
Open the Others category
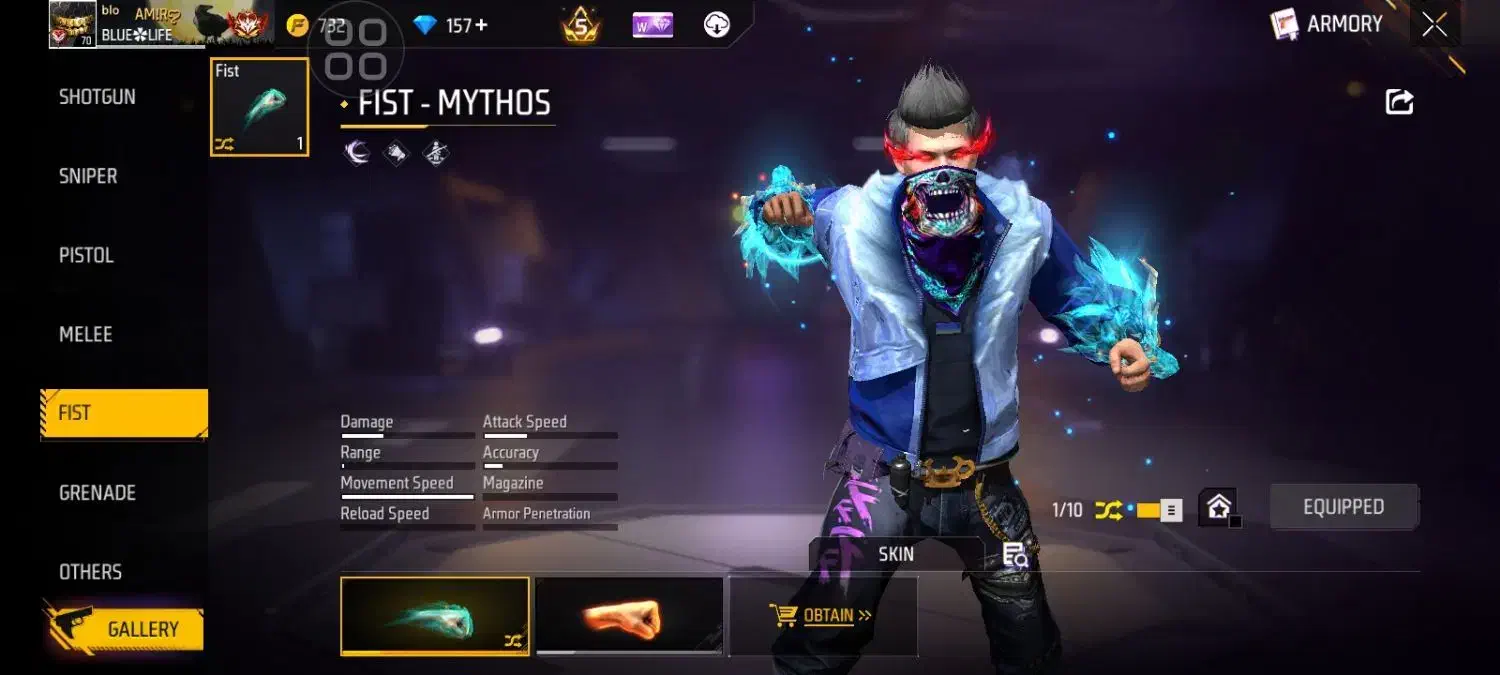(x=90, y=571)
